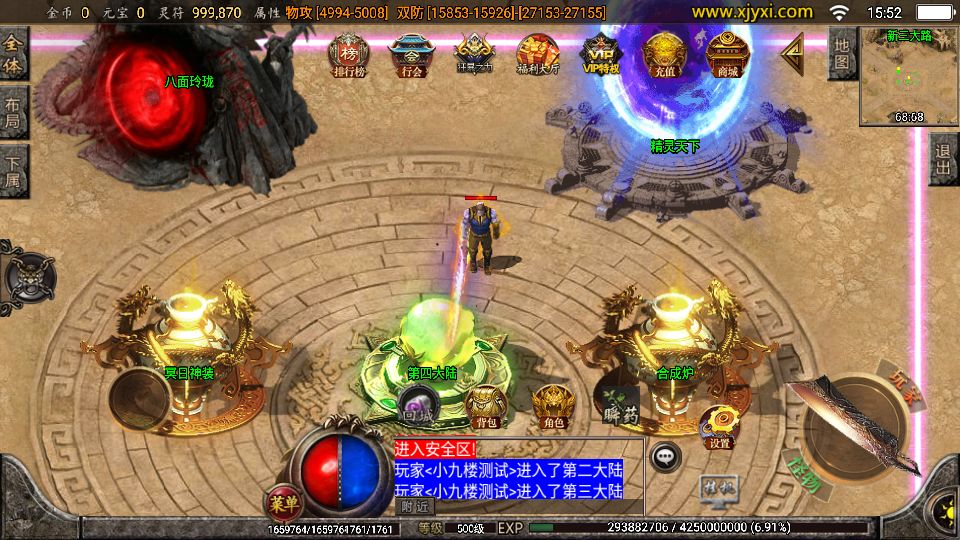Open the 福利大厅 welfare hall
The image size is (960, 540).
(x=537, y=55)
